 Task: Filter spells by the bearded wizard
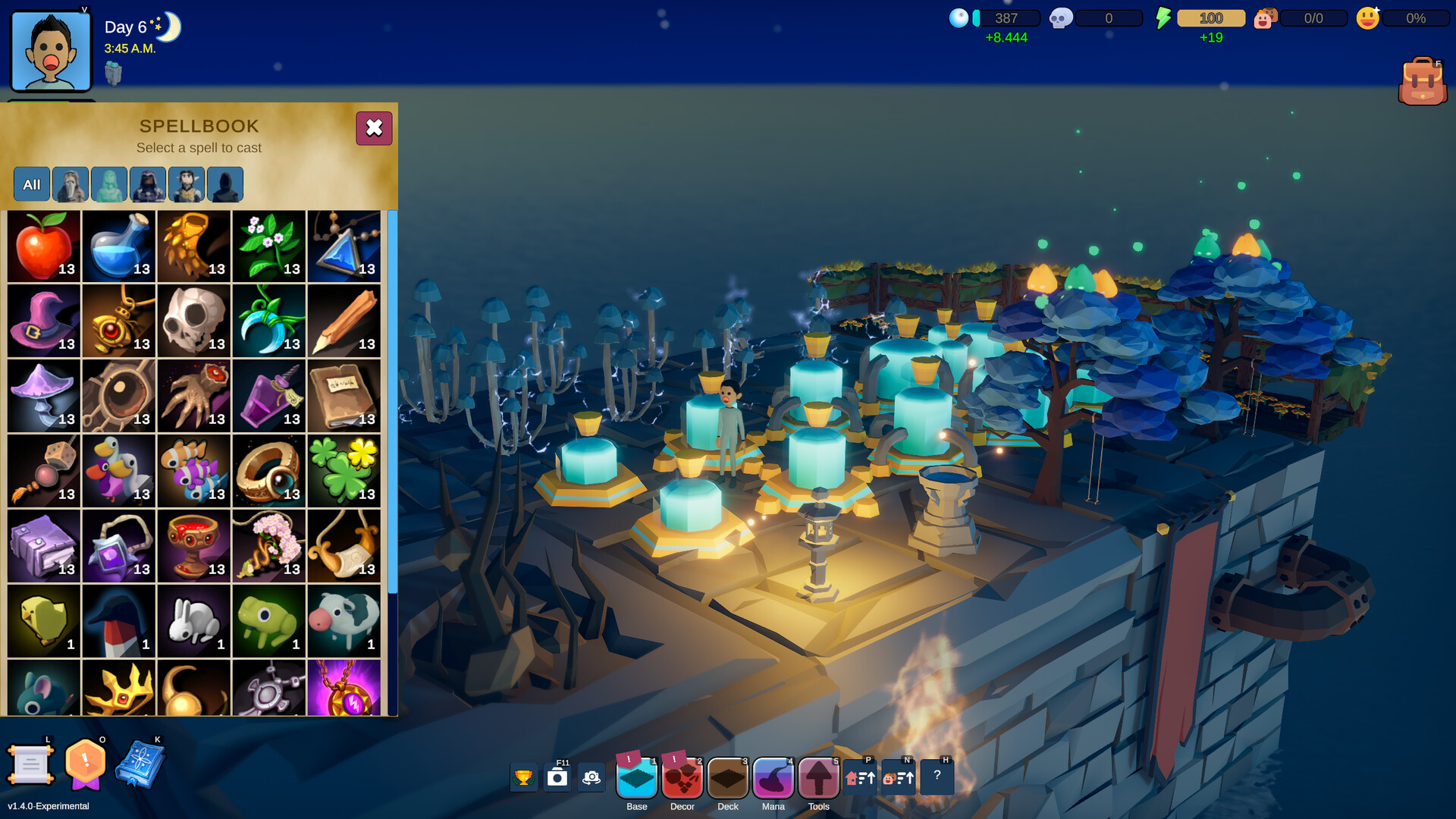coord(70,184)
